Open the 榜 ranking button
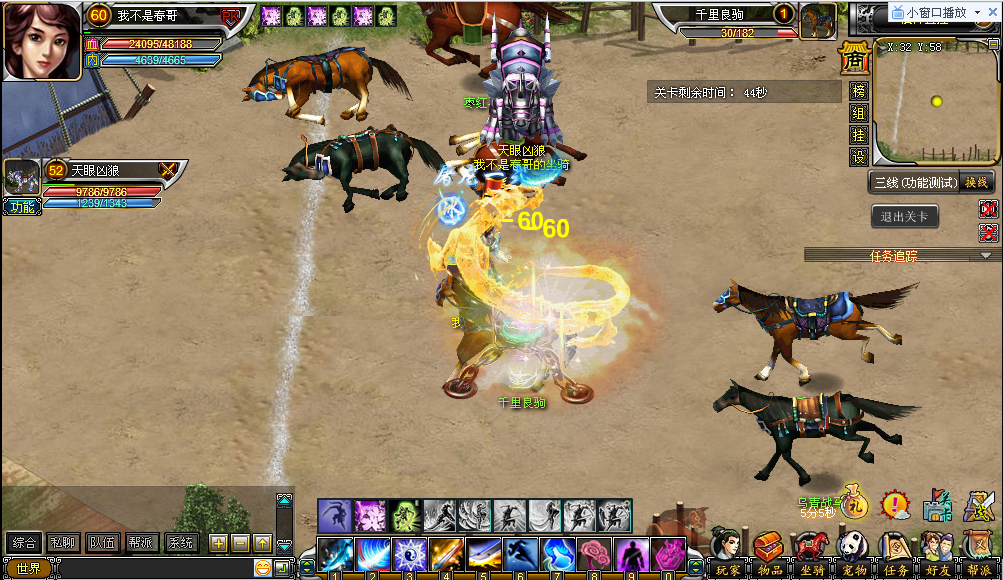 coord(858,91)
